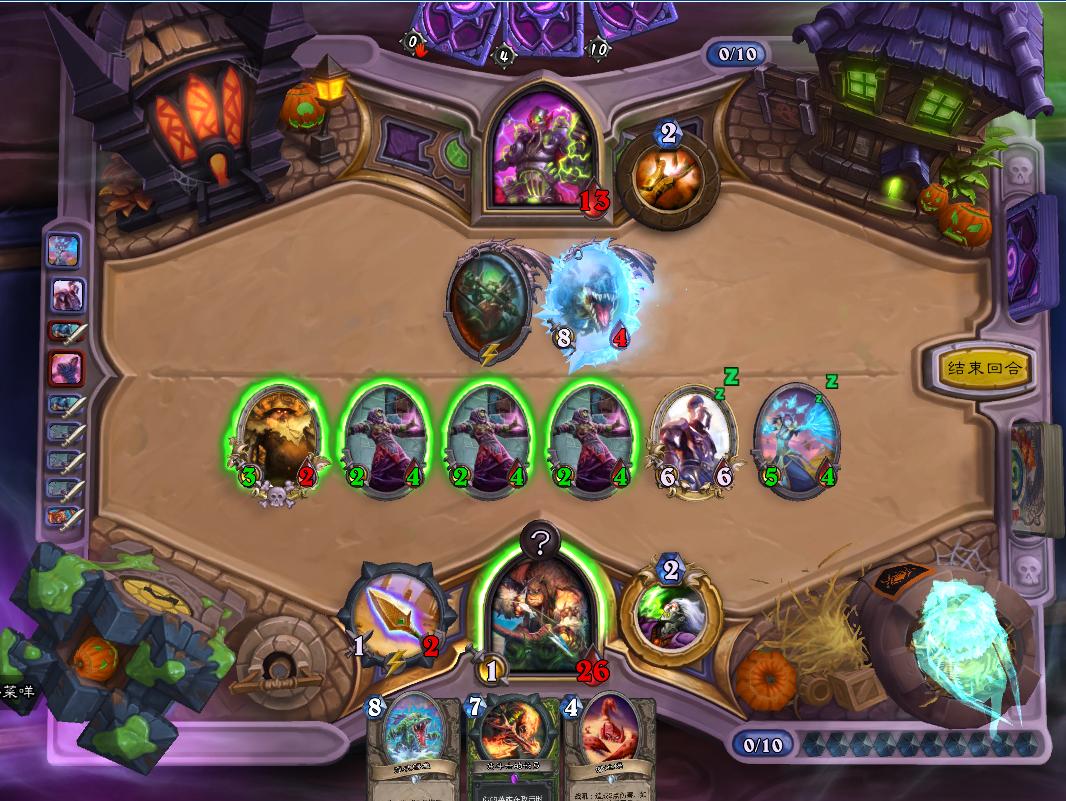Screen dimensions: 1066x801
Task: Open the topmost history tile on the left
Action: point(63,249)
